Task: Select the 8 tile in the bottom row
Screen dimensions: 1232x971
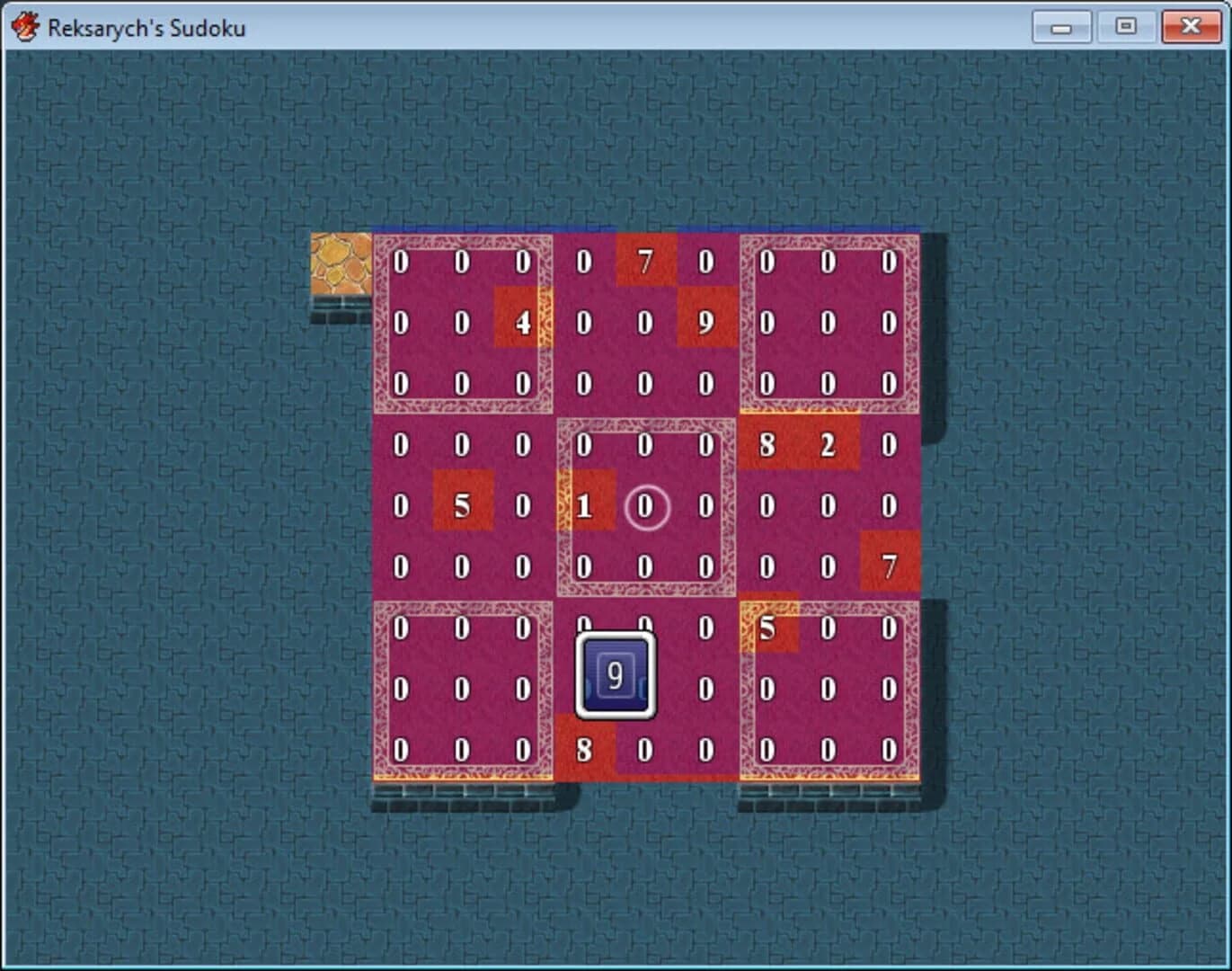Action: (x=583, y=750)
